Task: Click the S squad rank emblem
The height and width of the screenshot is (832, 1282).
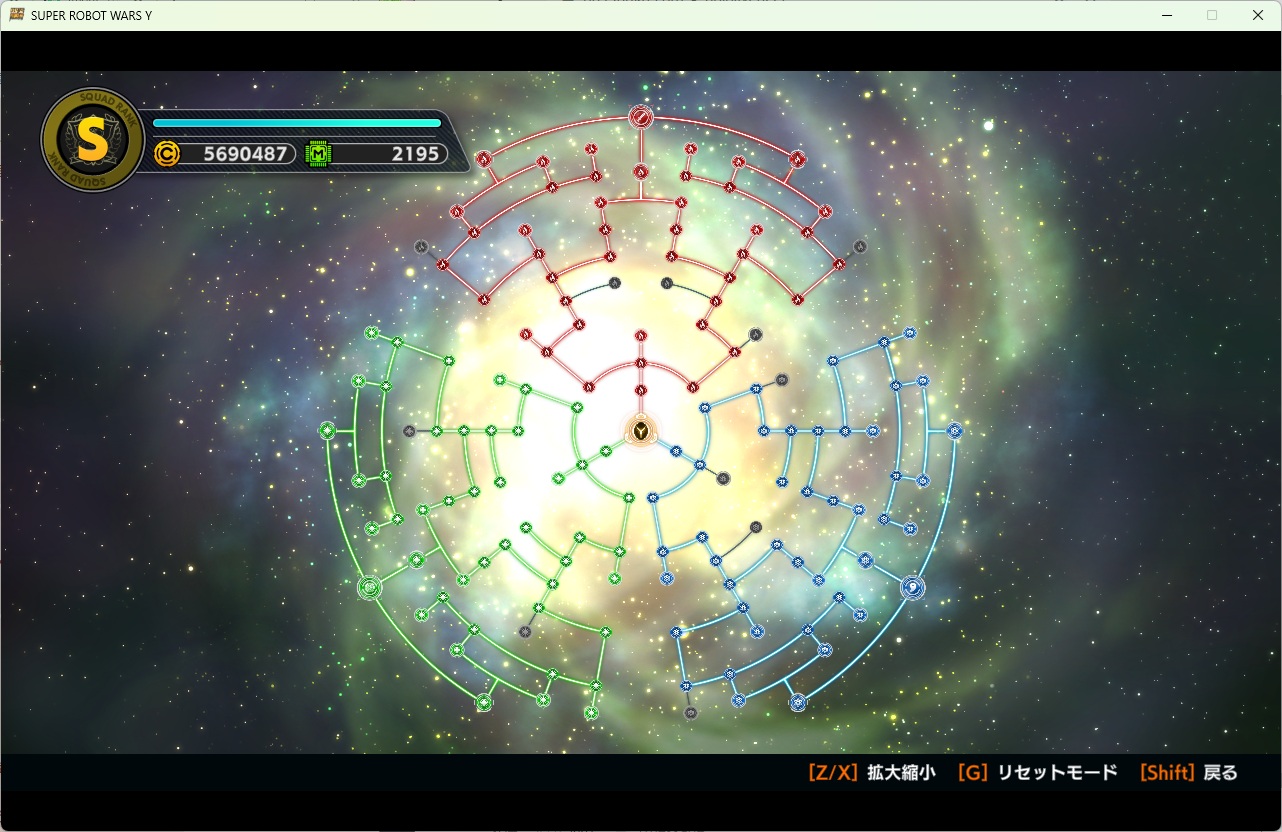Action: [92, 141]
